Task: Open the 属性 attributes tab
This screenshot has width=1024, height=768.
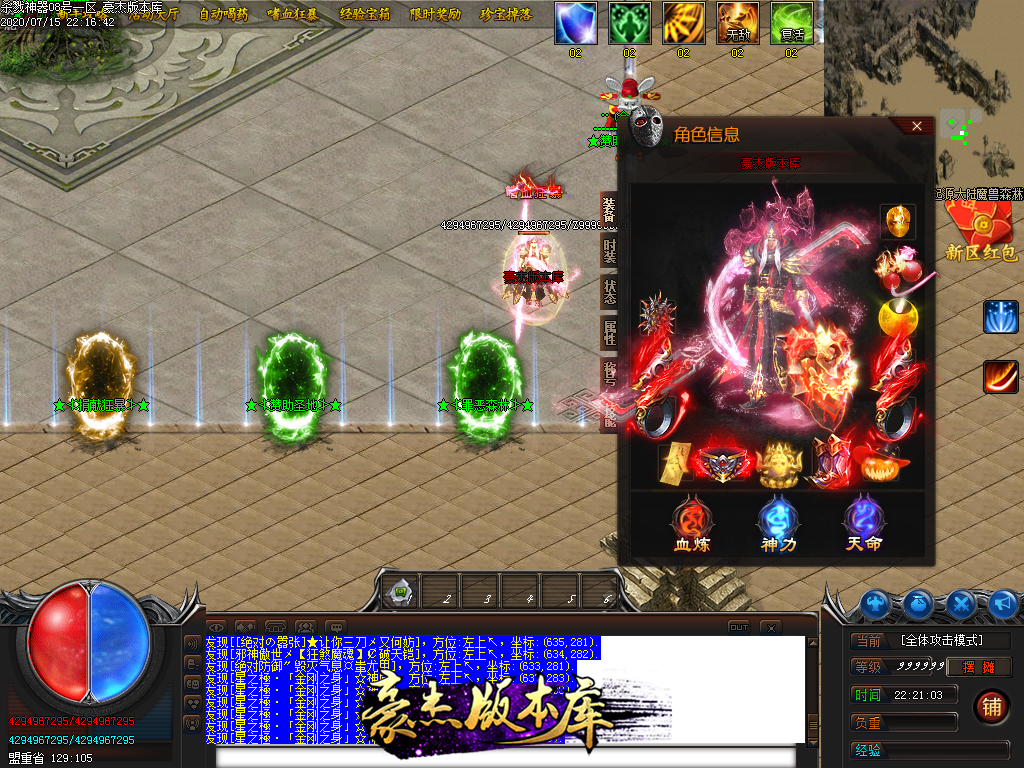Action: coord(609,333)
